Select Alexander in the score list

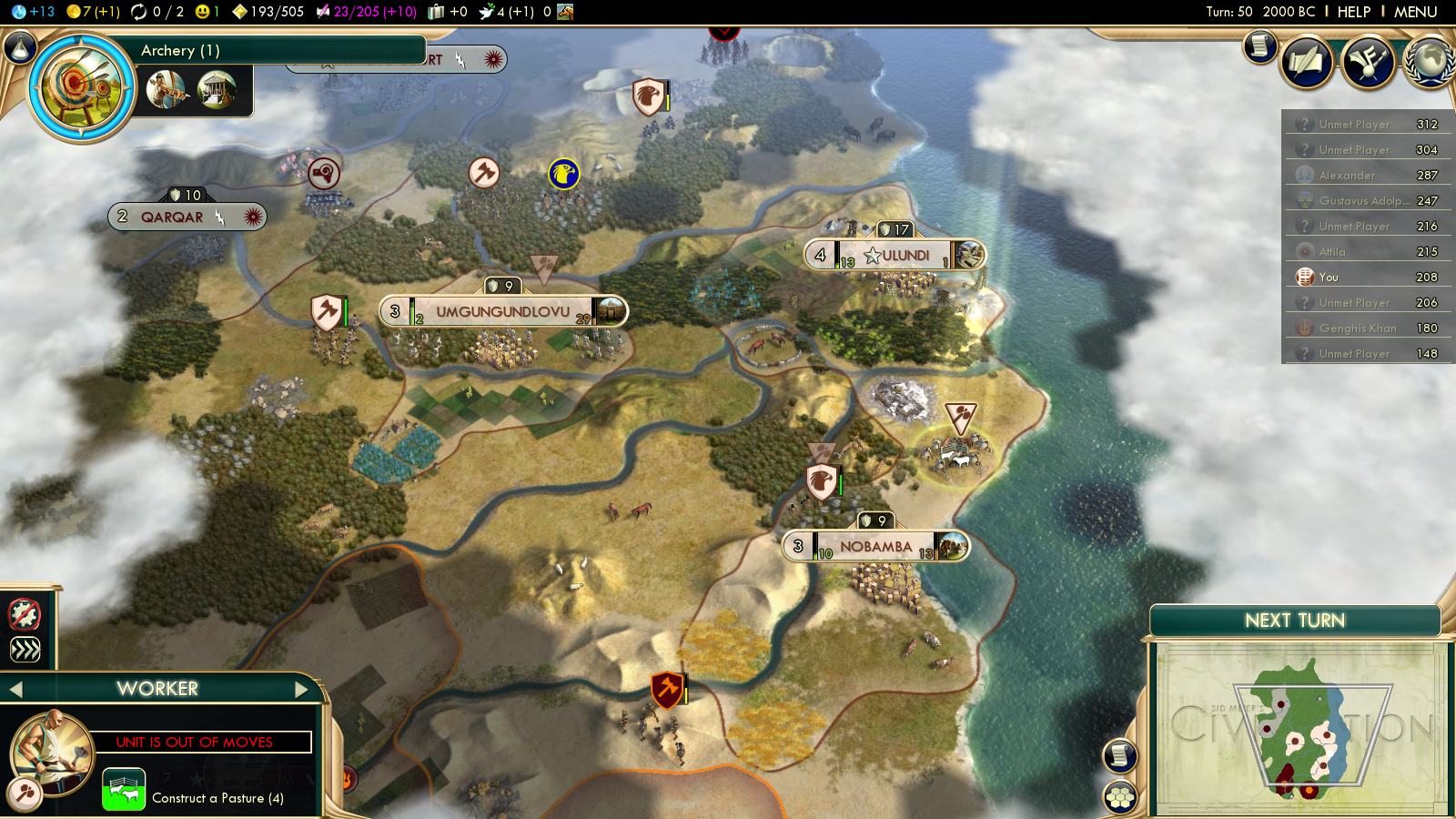pyautogui.click(x=1347, y=176)
